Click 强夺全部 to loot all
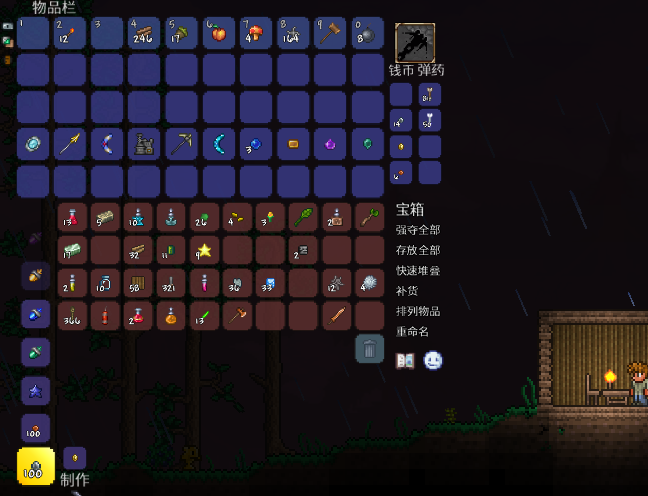Viewport: 648px width, 496px height. [418, 231]
